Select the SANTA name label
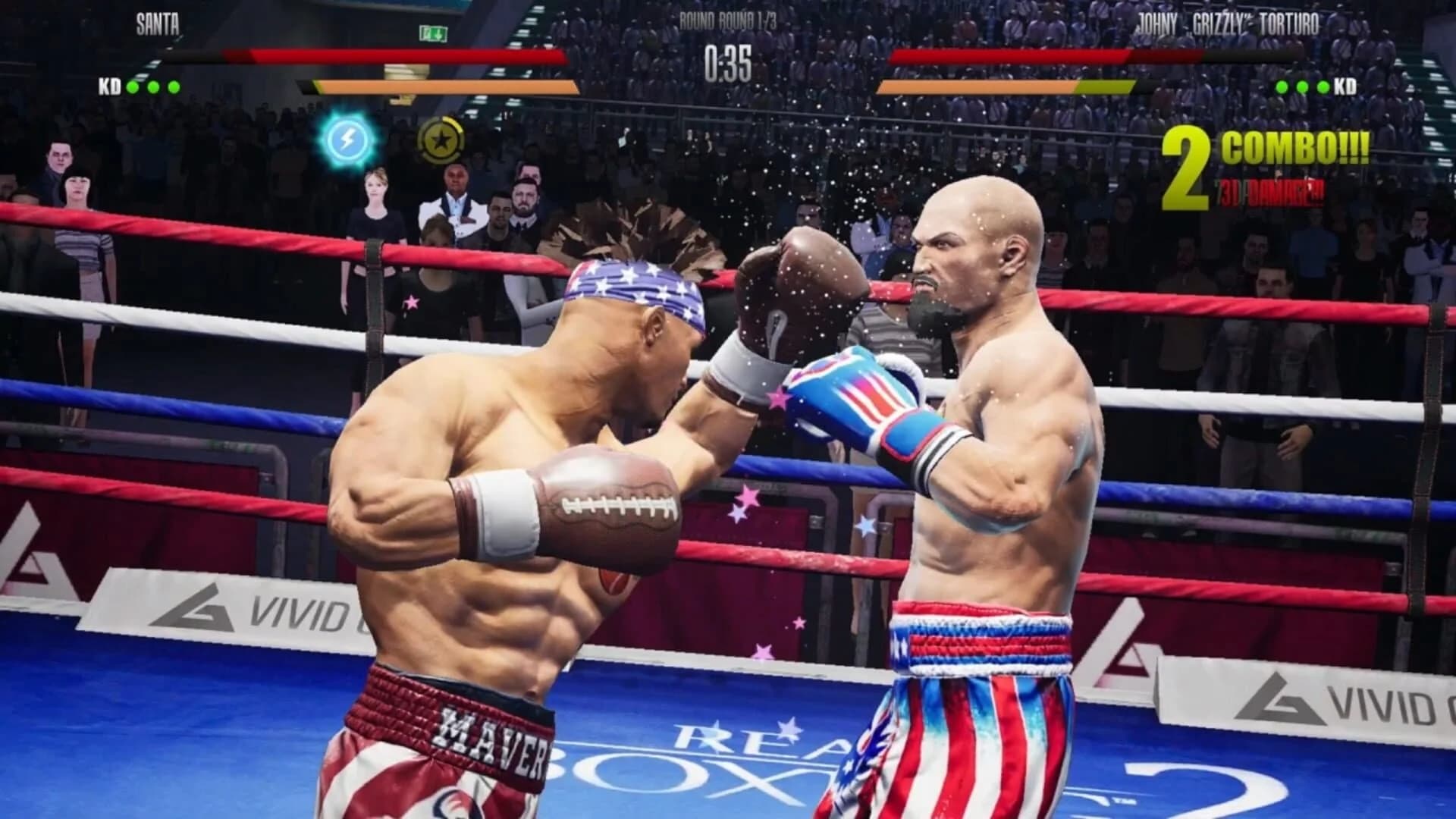Viewport: 1456px width, 819px height. coord(157,23)
